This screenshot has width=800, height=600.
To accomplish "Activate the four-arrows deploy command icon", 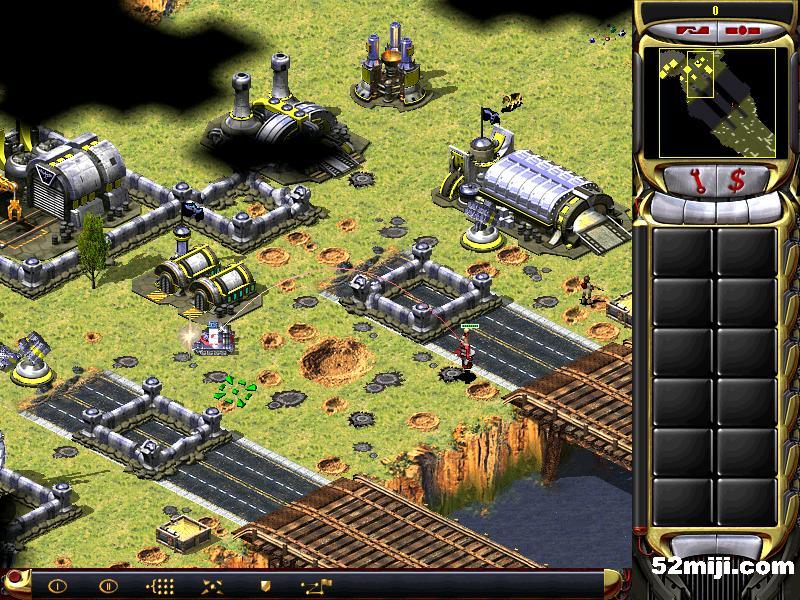I will click(x=211, y=586).
